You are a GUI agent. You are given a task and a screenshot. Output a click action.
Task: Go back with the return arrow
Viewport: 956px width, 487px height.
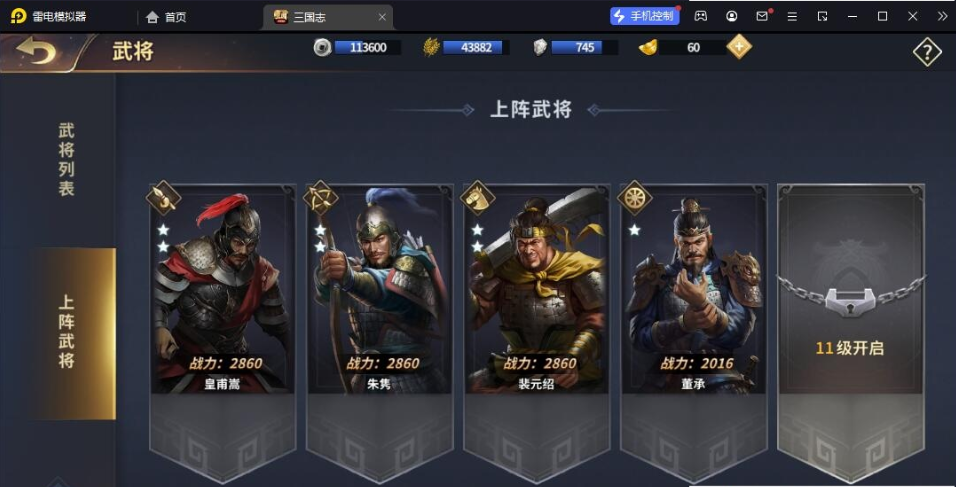(37, 51)
